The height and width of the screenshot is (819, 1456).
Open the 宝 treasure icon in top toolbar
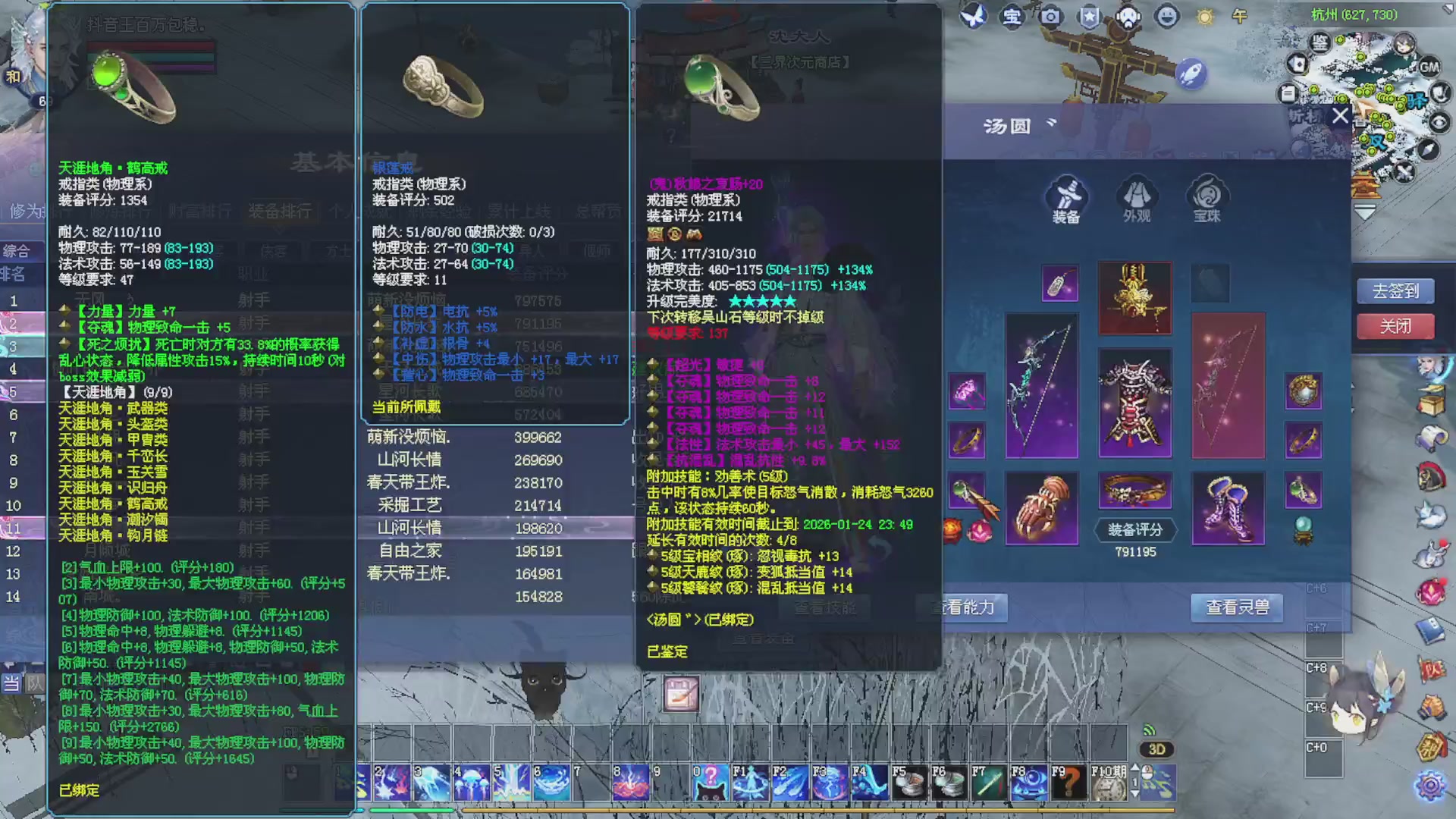[x=1012, y=17]
